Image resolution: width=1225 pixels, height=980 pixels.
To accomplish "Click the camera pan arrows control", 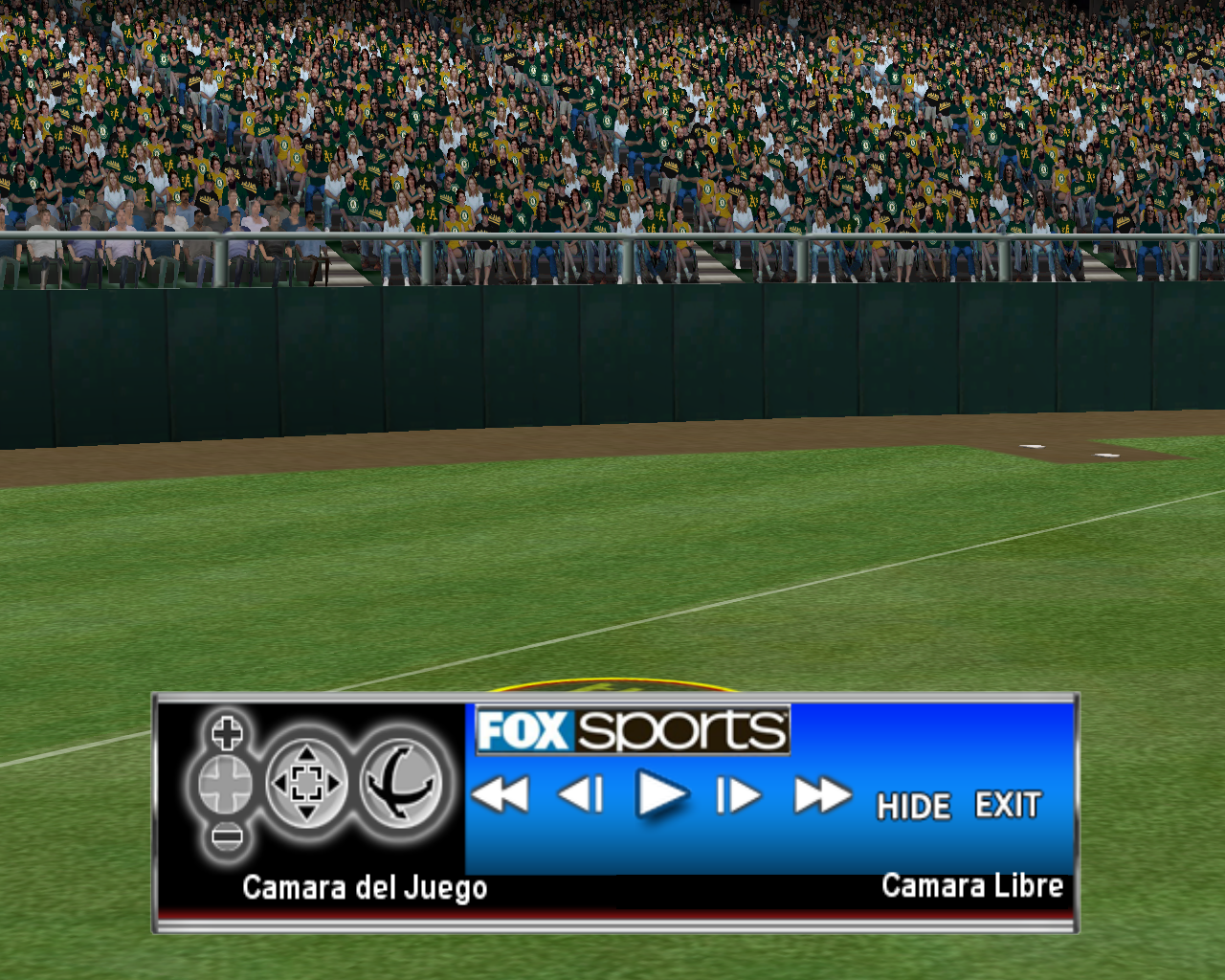I will click(x=305, y=784).
